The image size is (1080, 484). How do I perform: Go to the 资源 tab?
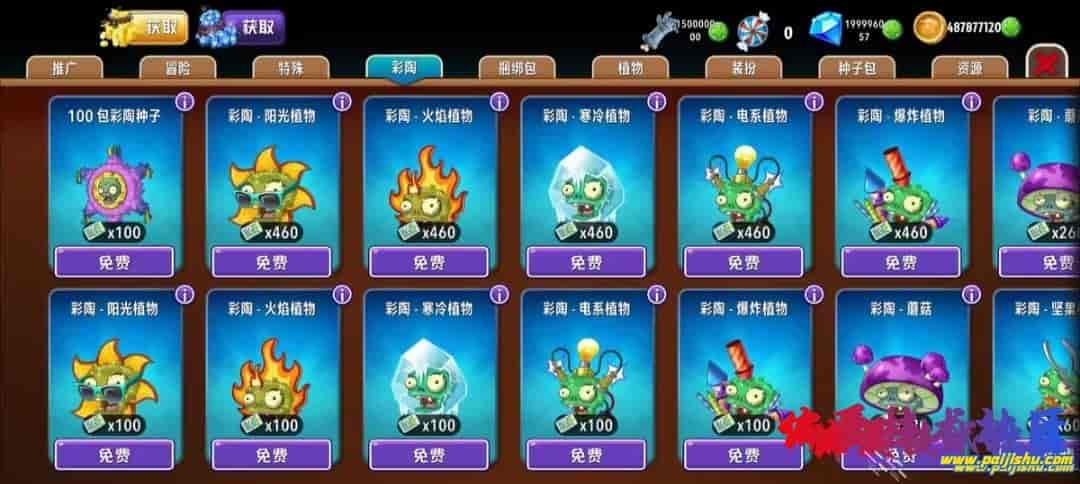(969, 68)
